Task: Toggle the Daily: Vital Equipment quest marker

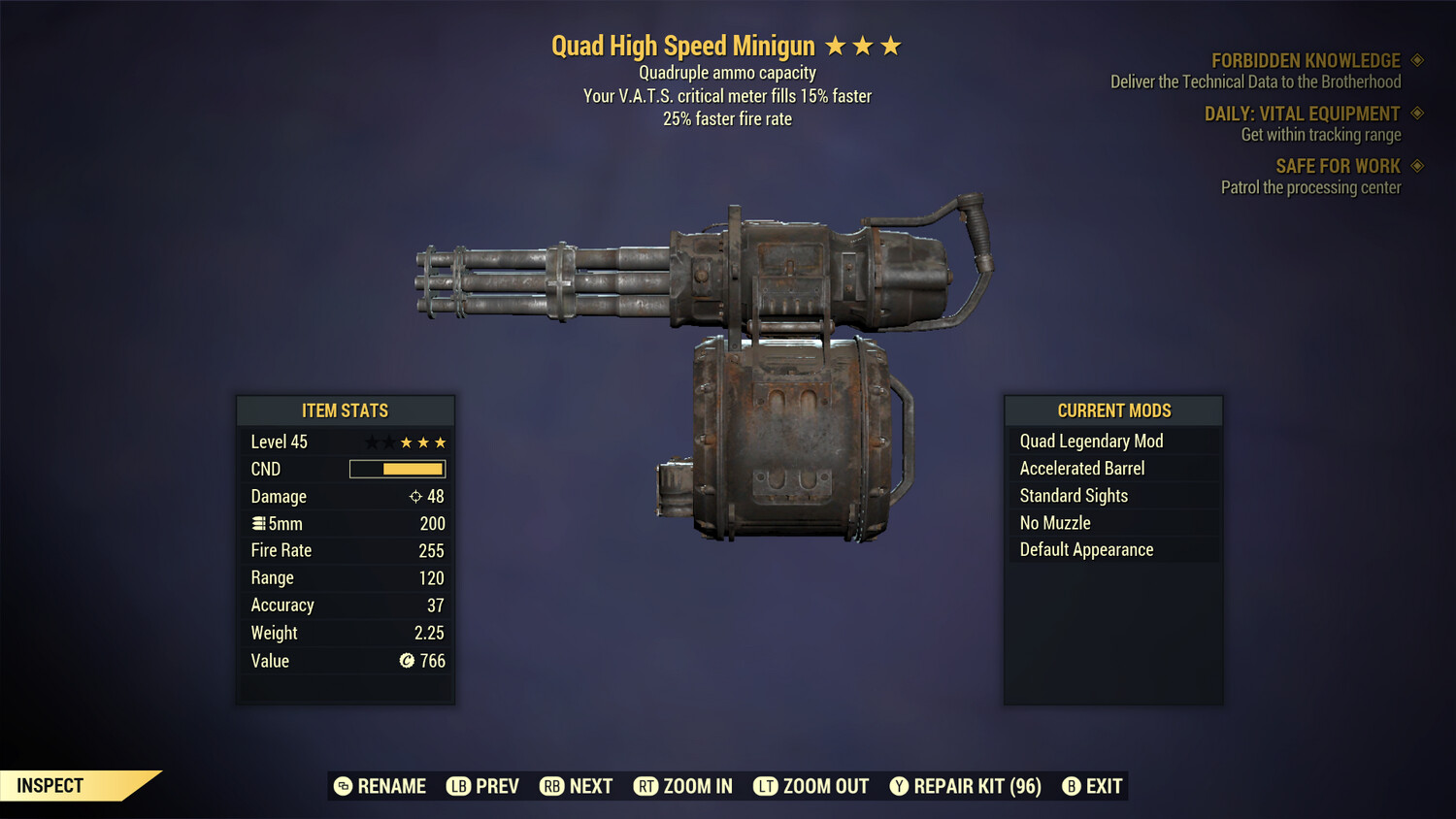Action: (1415, 114)
